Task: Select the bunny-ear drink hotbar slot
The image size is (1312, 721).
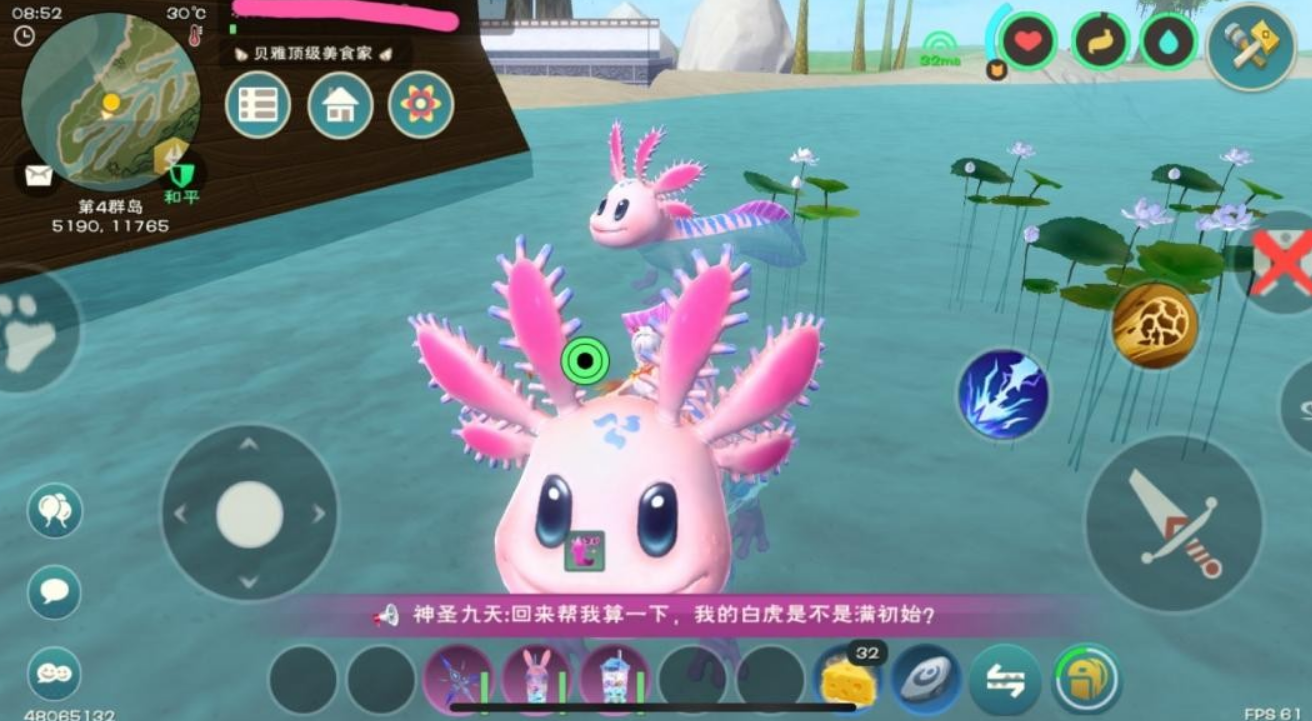Action: point(536,680)
